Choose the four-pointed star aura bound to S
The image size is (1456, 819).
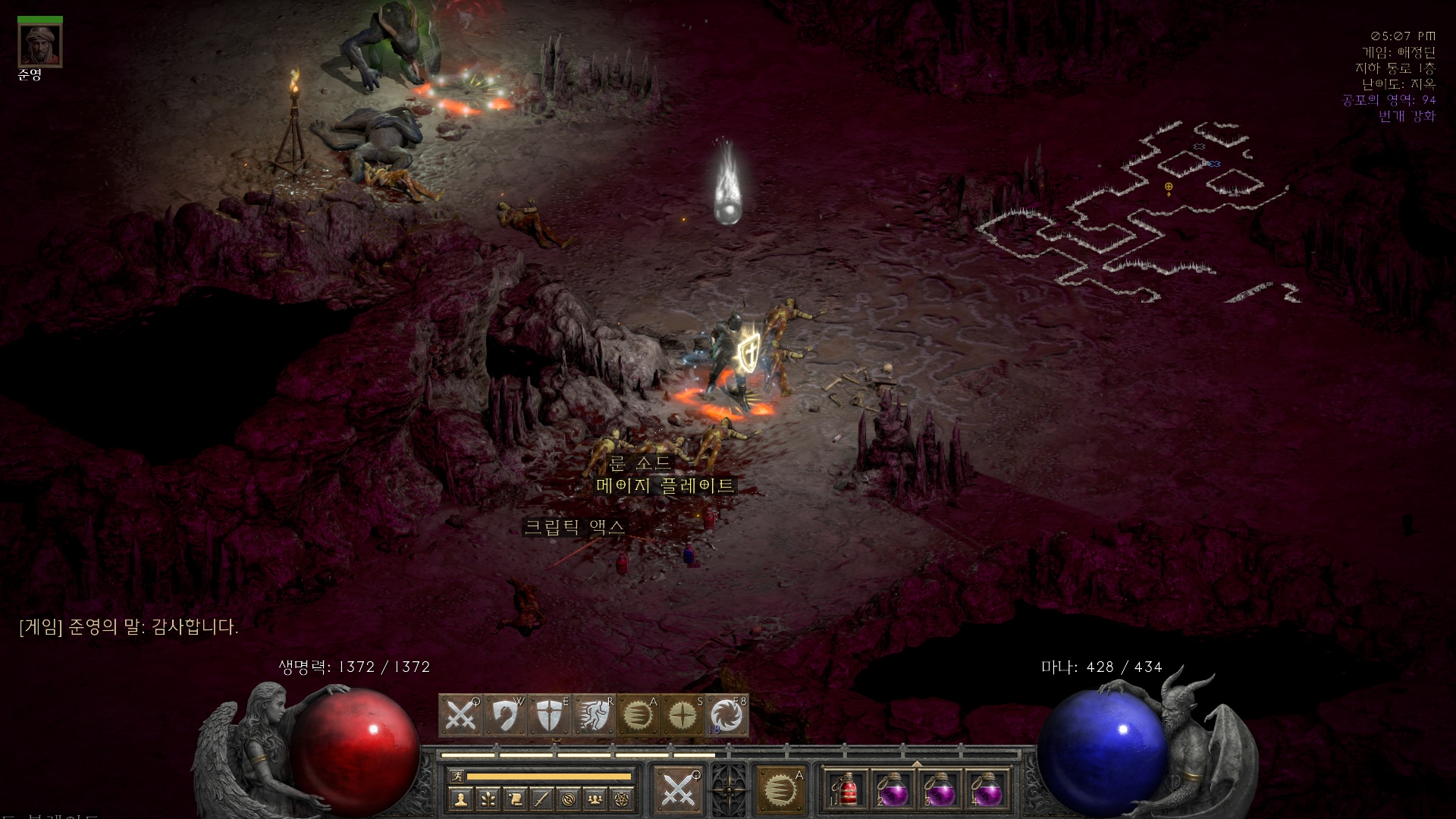click(682, 715)
